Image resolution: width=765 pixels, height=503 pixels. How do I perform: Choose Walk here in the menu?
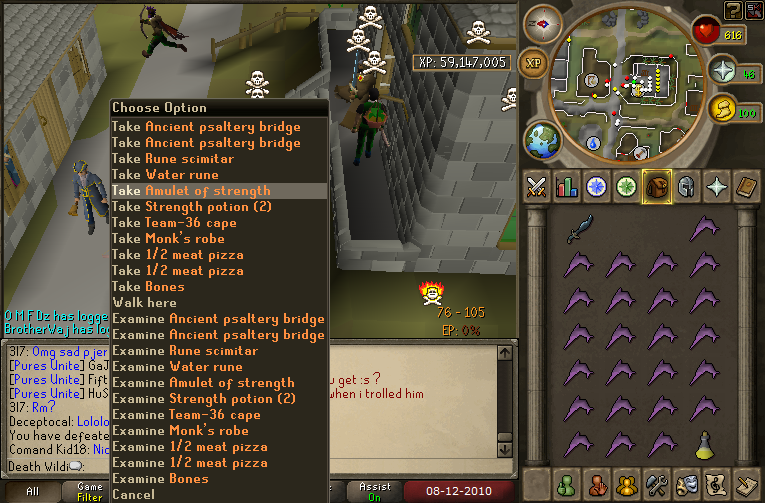click(x=144, y=303)
